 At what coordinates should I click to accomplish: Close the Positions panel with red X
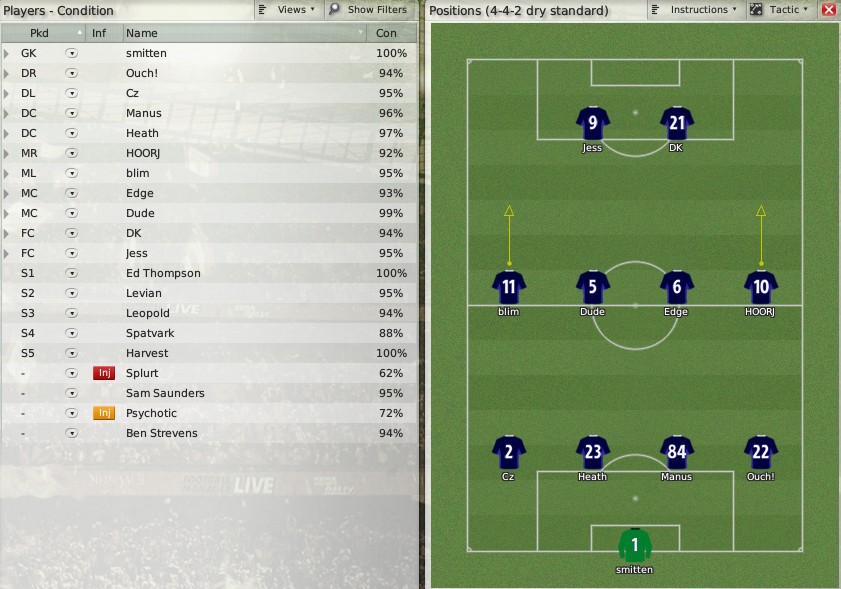pos(828,10)
